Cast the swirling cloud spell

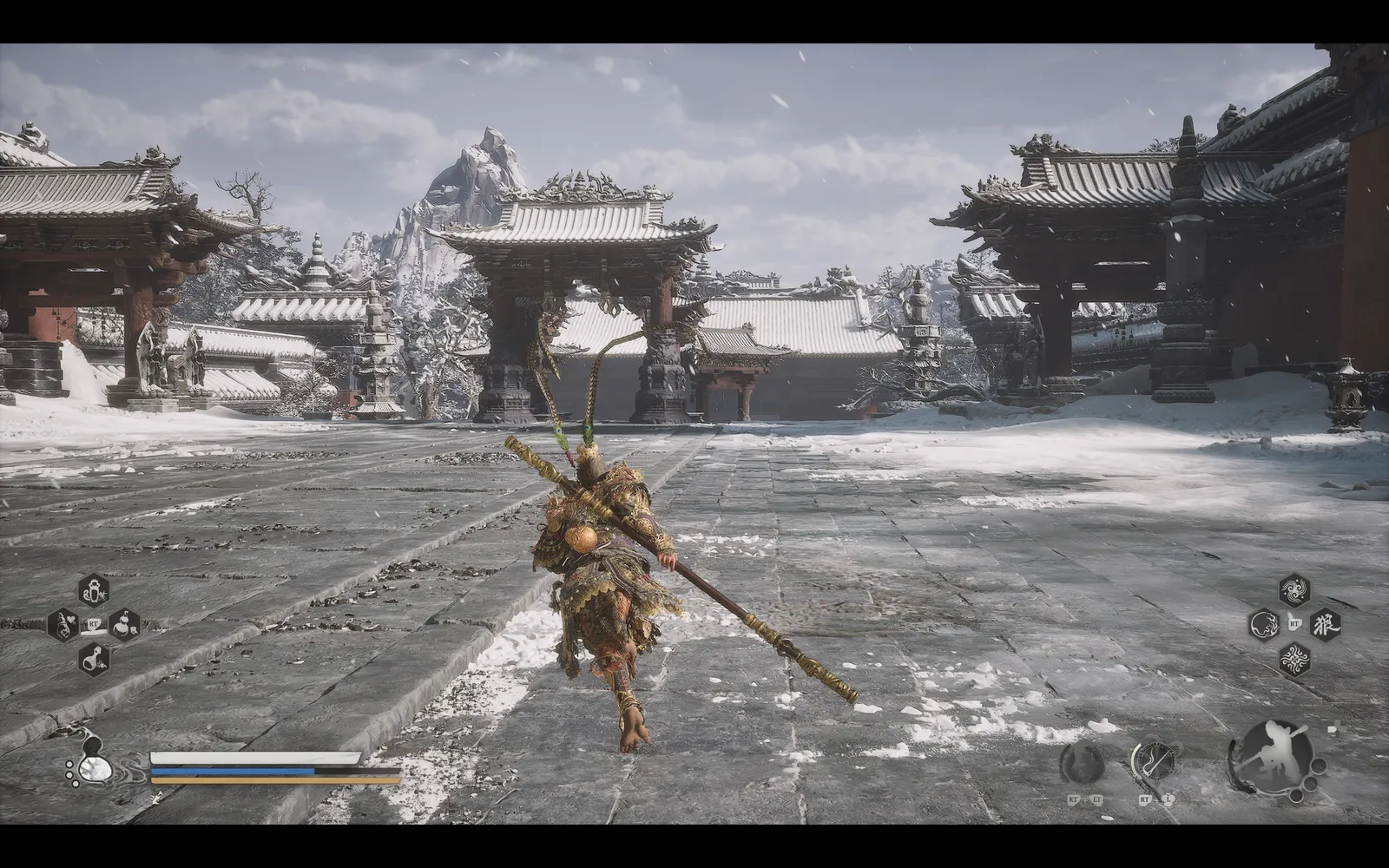[x=1294, y=589]
